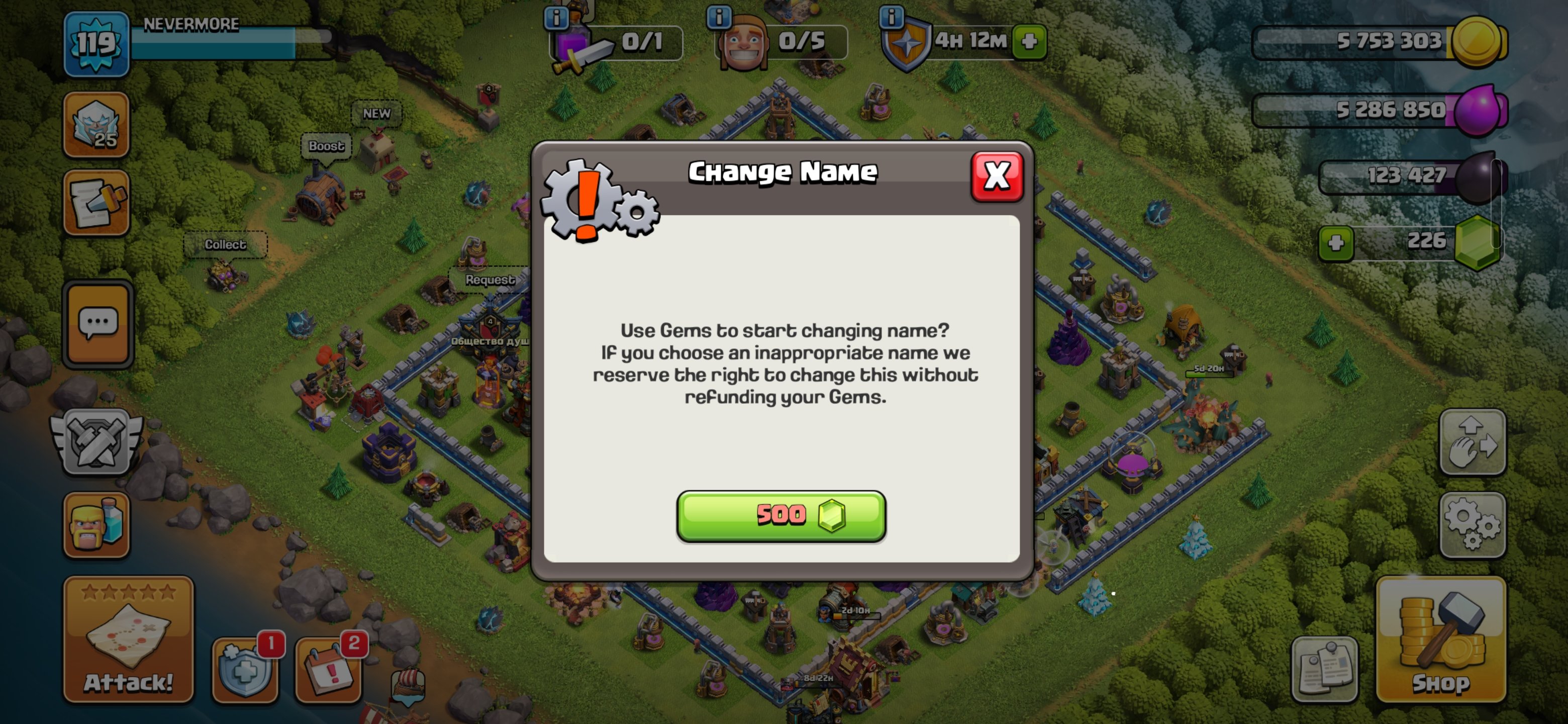This screenshot has height=724, width=1568.
Task: Expand the Boost bubble near the barrel building
Action: [326, 145]
